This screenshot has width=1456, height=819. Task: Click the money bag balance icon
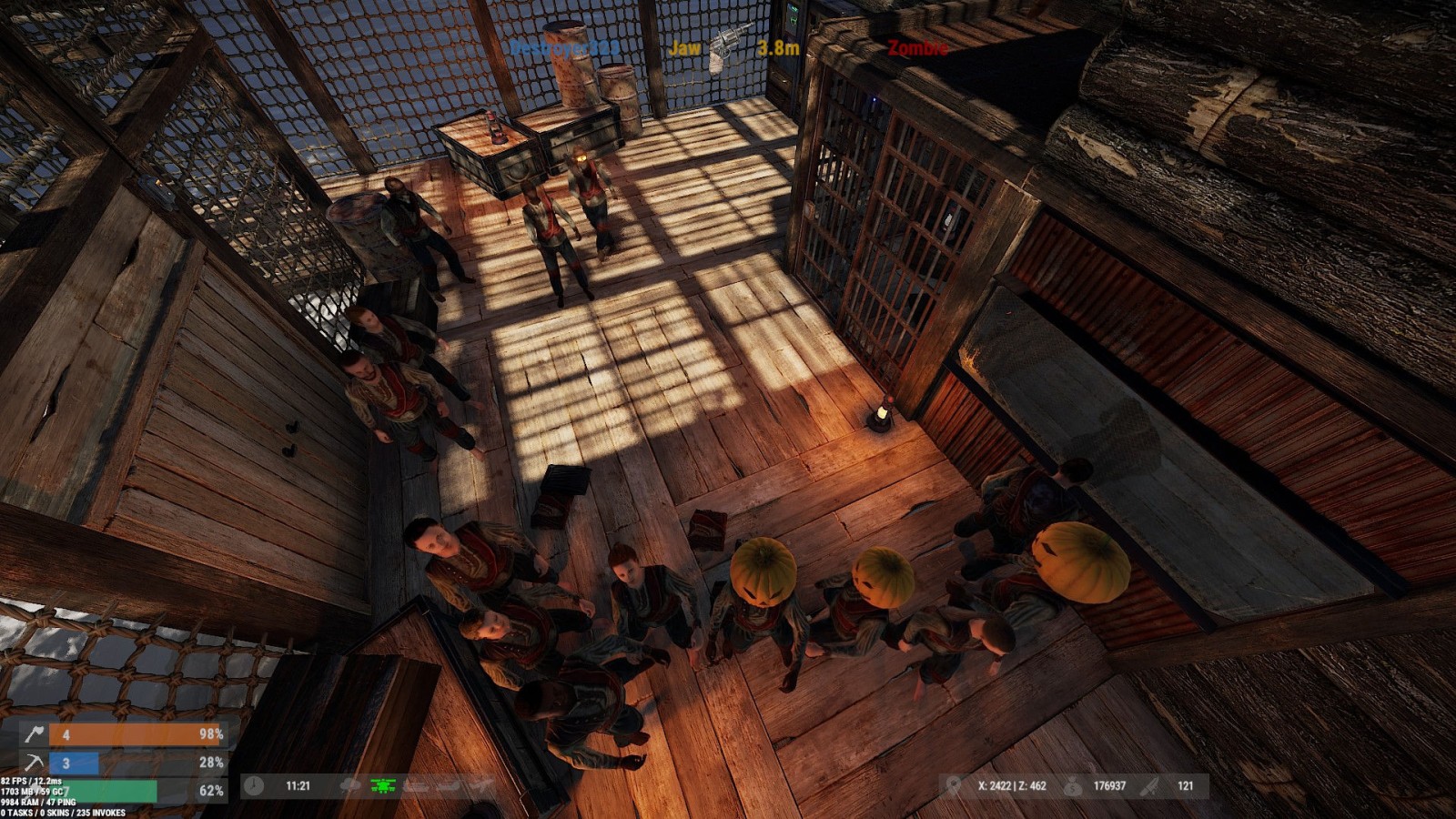pyautogui.click(x=1073, y=785)
